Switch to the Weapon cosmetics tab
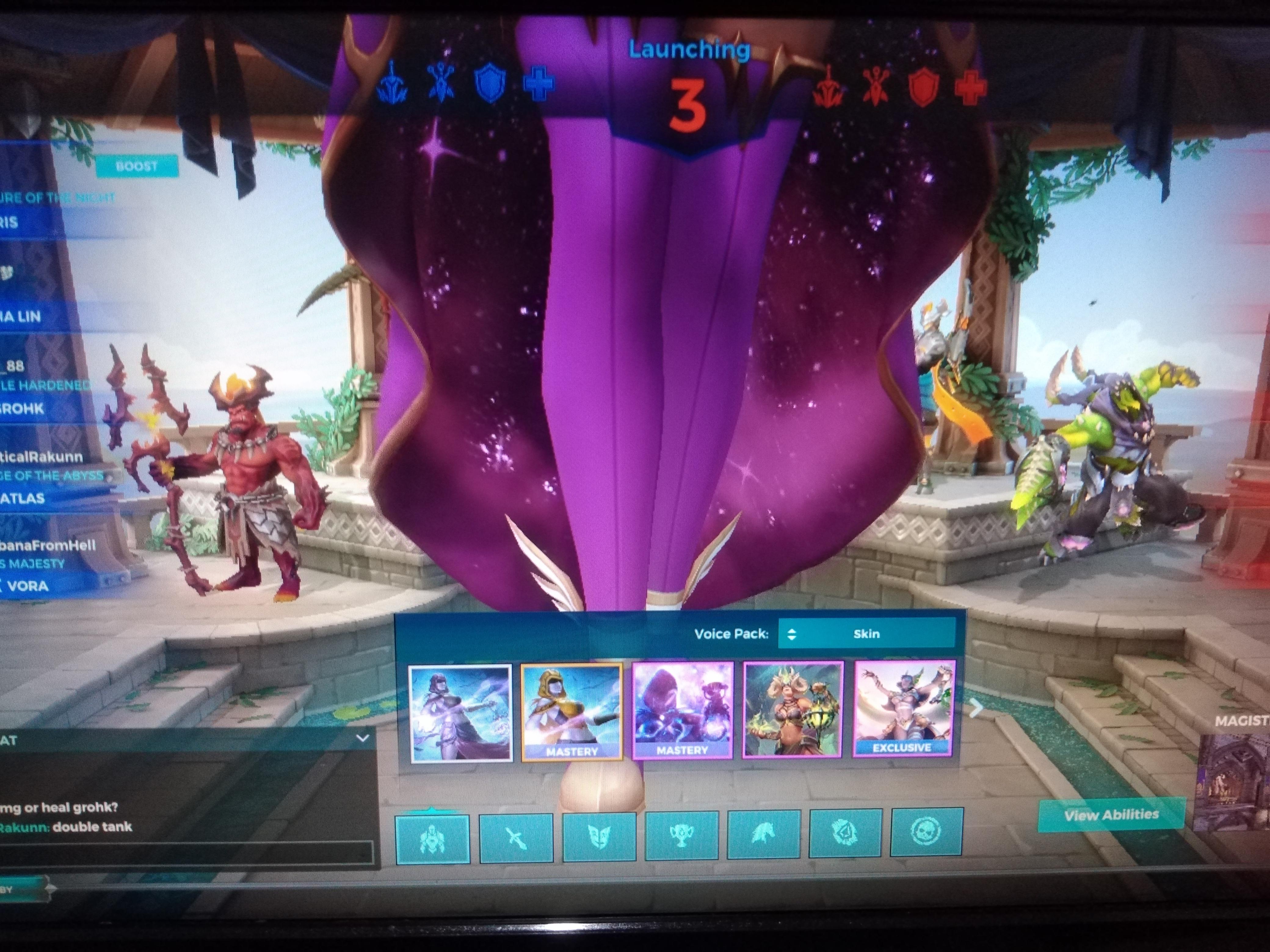Image resolution: width=1270 pixels, height=952 pixels. 517,835
